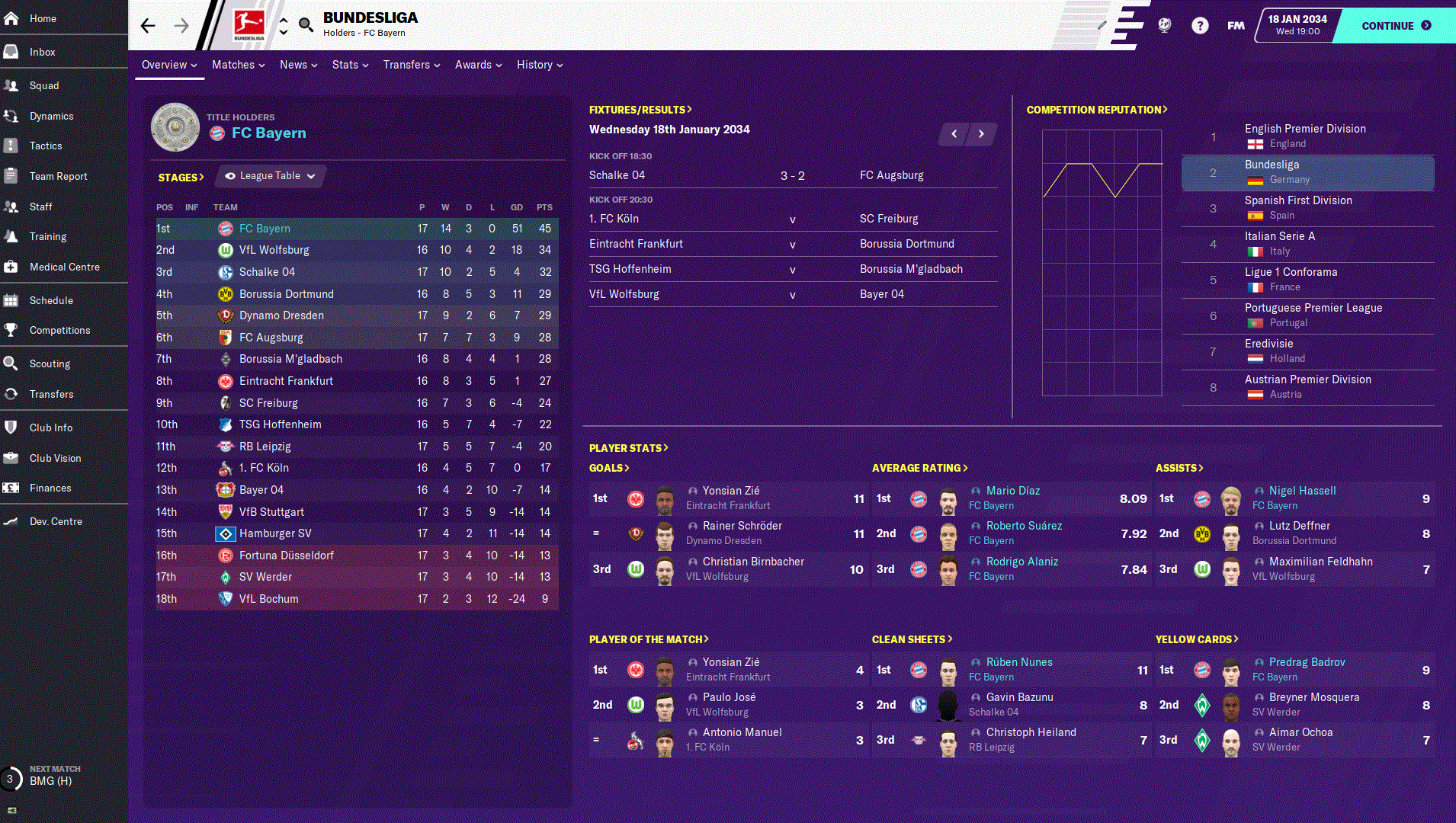The image size is (1456, 823).
Task: Open the help question mark icon
Action: (x=1200, y=26)
